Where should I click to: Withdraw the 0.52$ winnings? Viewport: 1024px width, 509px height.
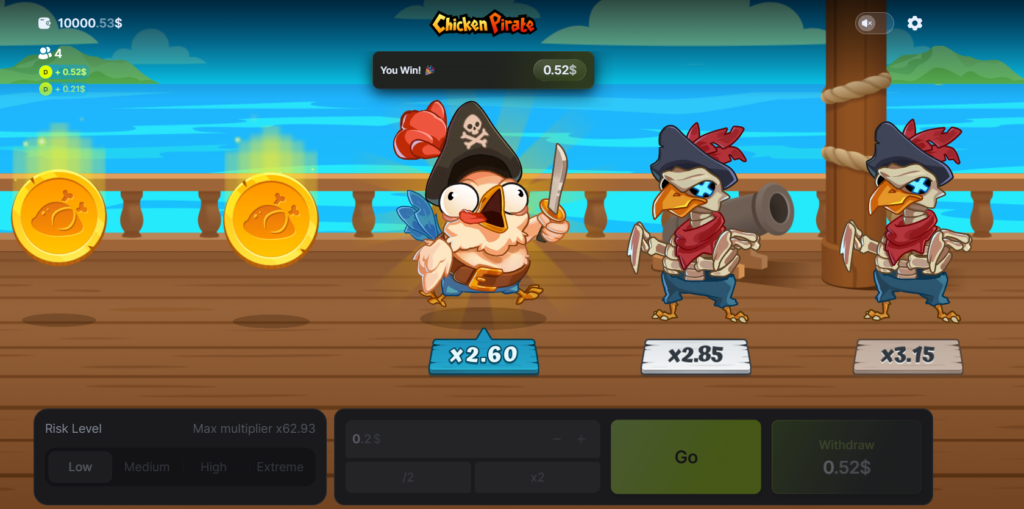846,457
